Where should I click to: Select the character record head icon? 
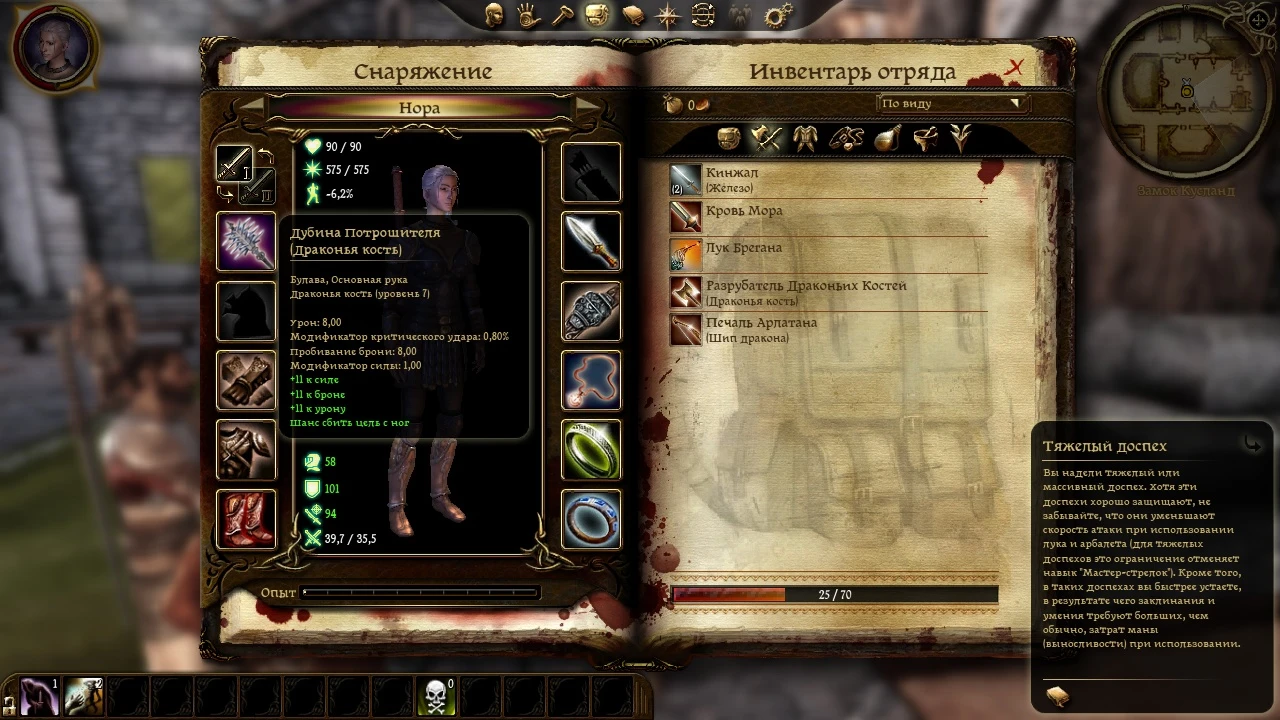[495, 15]
